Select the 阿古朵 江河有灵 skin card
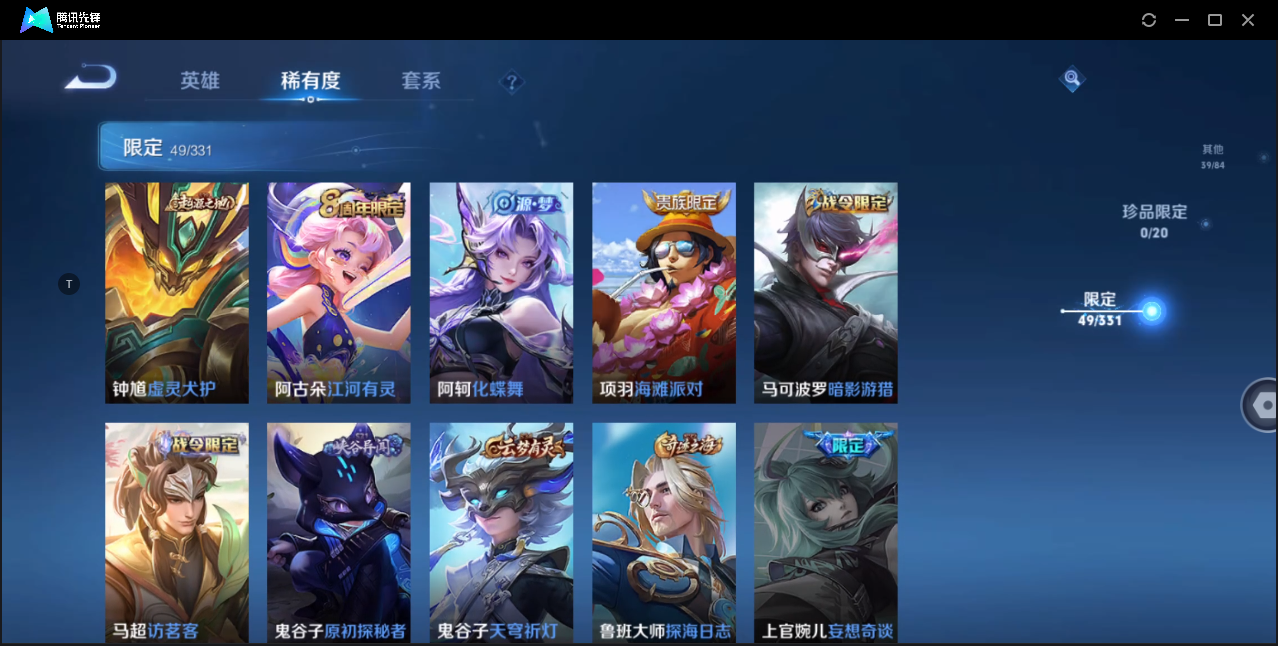1278x646 pixels. 339,292
